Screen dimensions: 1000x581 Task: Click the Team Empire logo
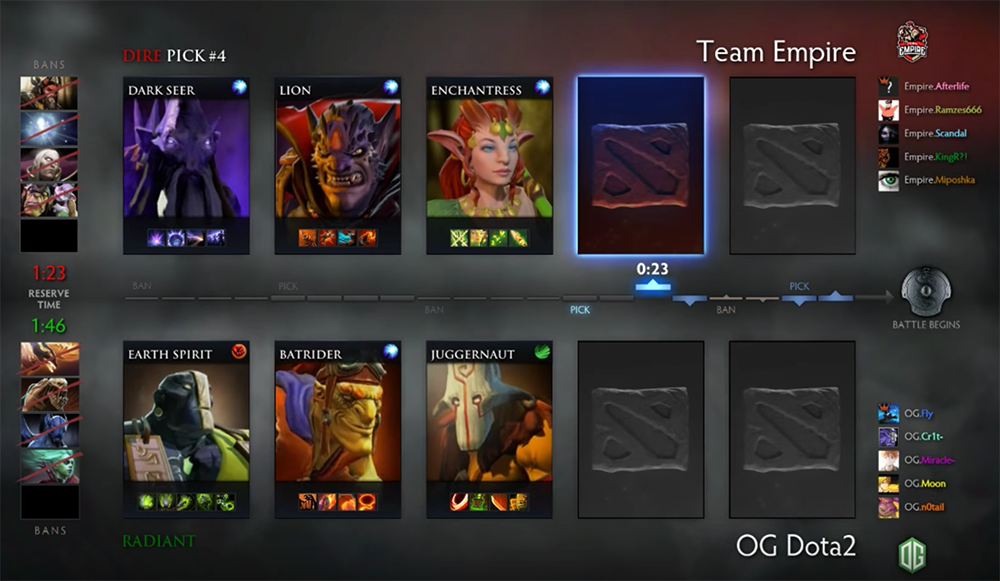tap(912, 43)
